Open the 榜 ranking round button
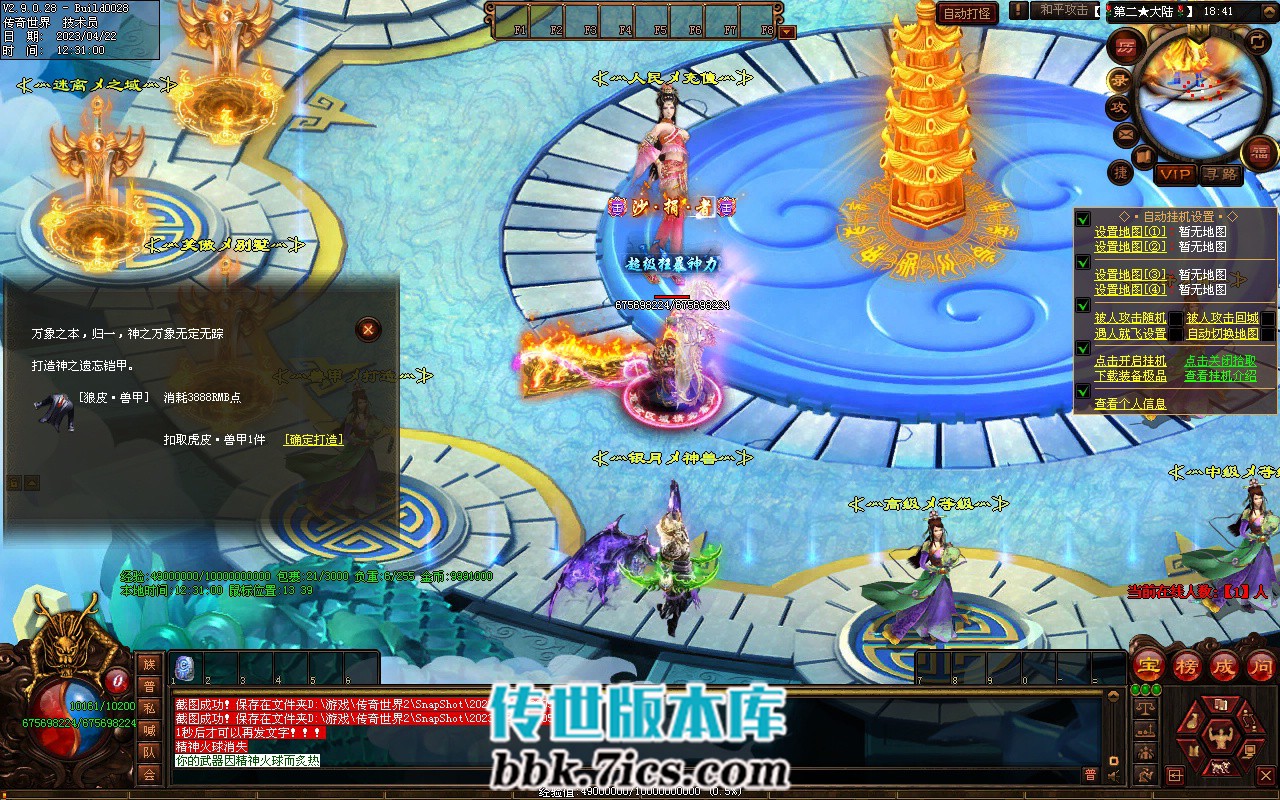 point(1187,664)
